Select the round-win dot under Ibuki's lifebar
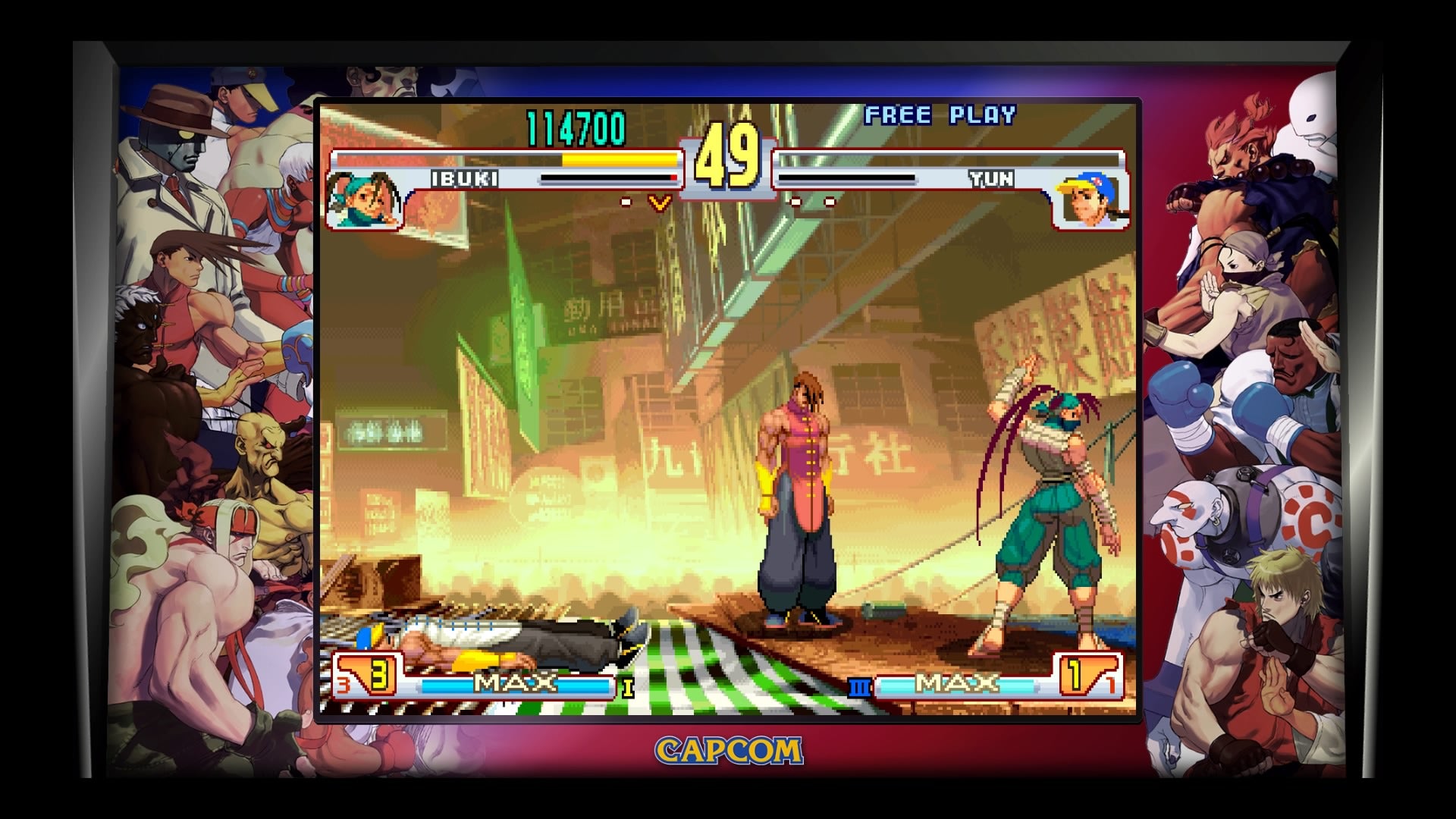Image resolution: width=1456 pixels, height=819 pixels. pyautogui.click(x=627, y=202)
